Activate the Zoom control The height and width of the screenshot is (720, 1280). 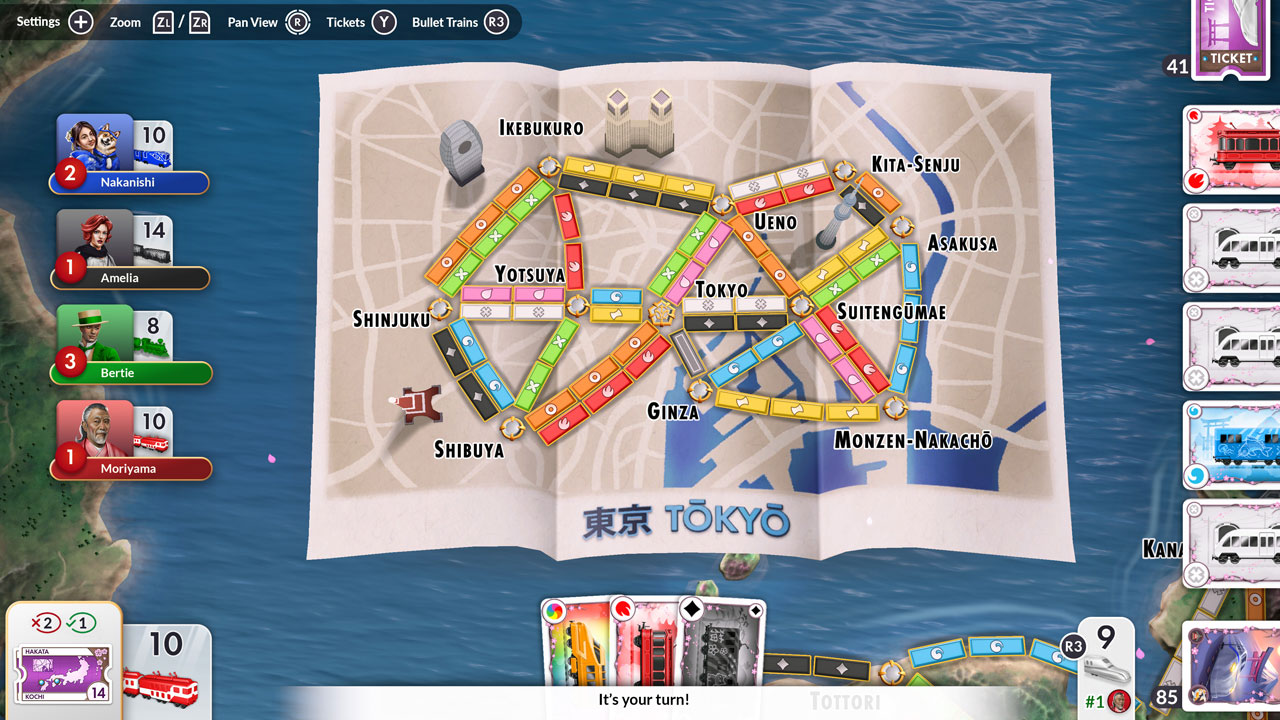tap(163, 21)
